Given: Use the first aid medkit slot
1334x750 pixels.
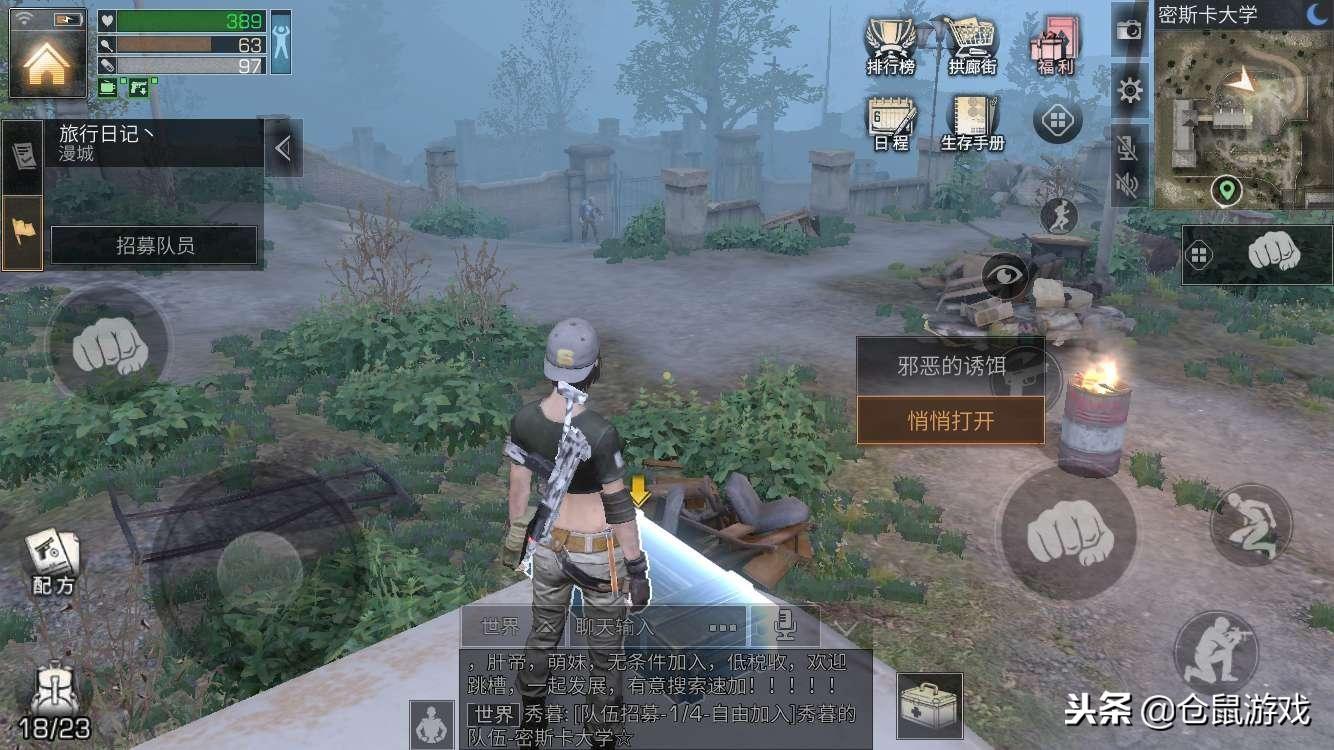Looking at the screenshot, I should (x=929, y=705).
